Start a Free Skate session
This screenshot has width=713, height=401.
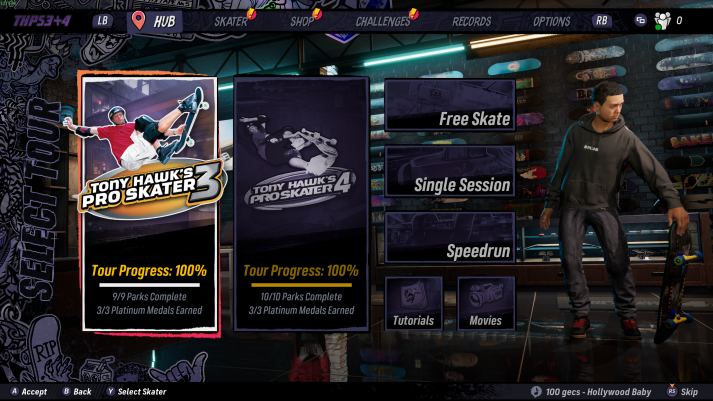pos(450,106)
